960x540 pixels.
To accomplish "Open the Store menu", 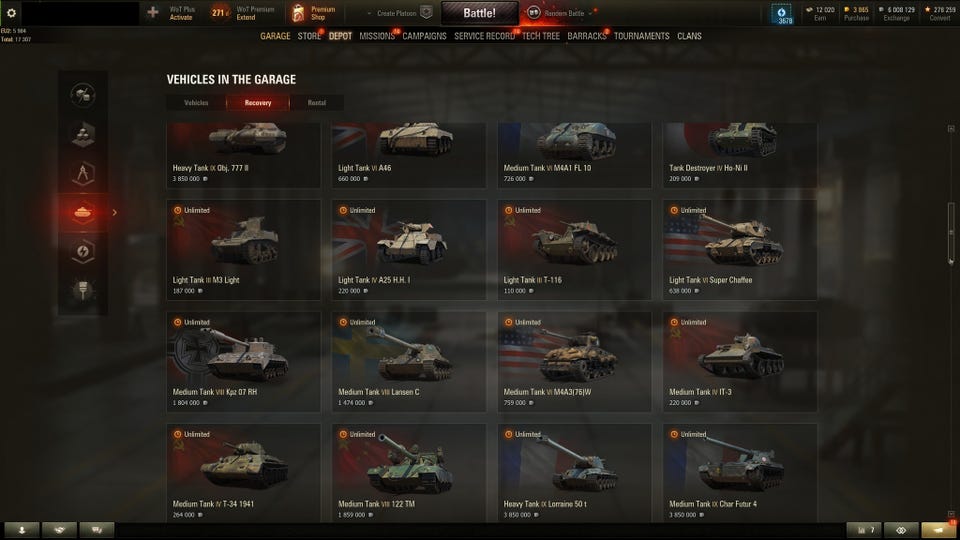I will coord(309,36).
